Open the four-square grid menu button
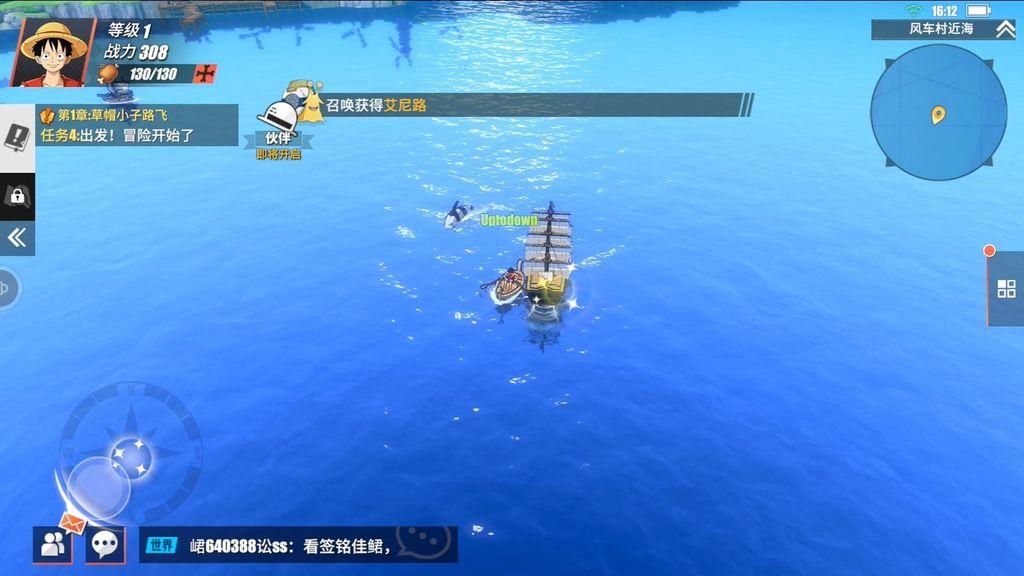1024x576 pixels. 1005,289
